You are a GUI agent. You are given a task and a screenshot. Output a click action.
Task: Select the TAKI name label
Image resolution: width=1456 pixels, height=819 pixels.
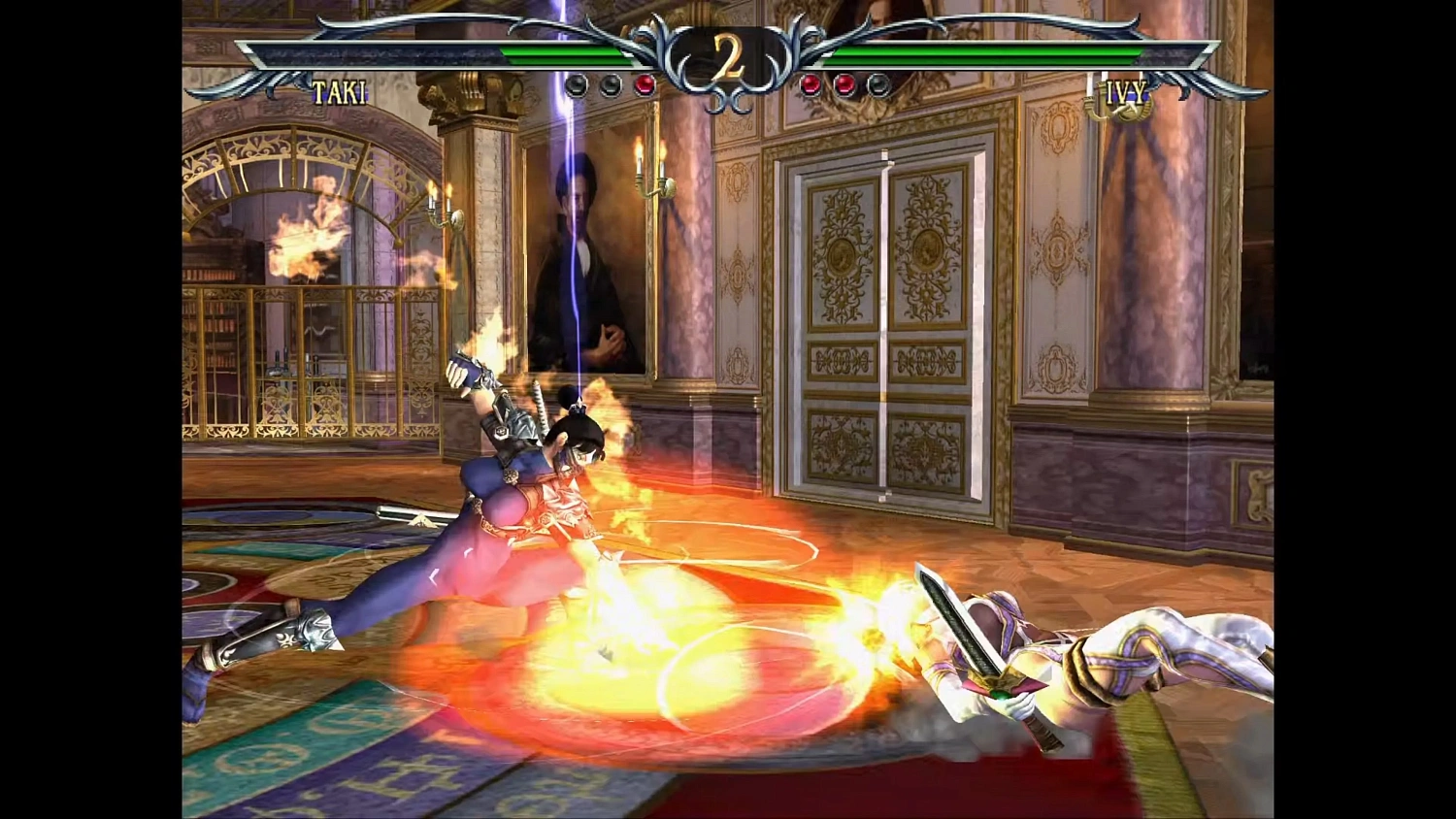(339, 93)
